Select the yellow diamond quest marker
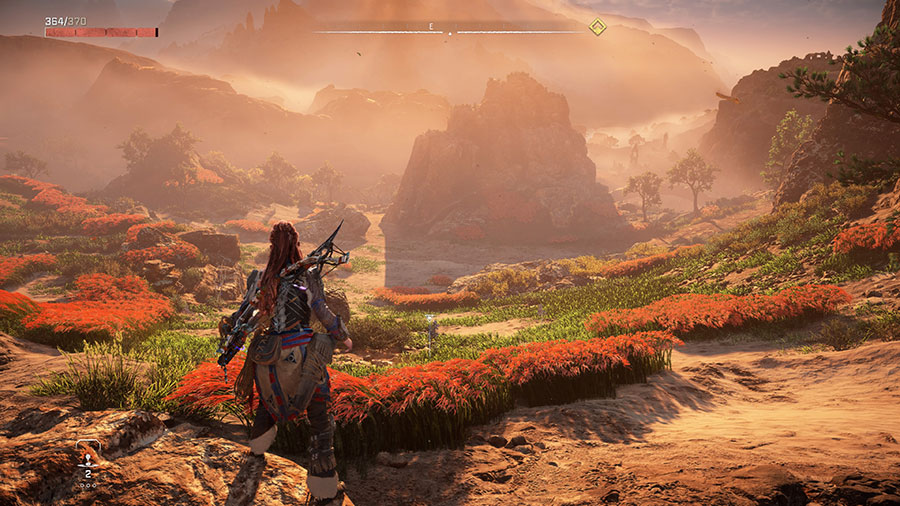The width and height of the screenshot is (900, 506). tap(597, 27)
